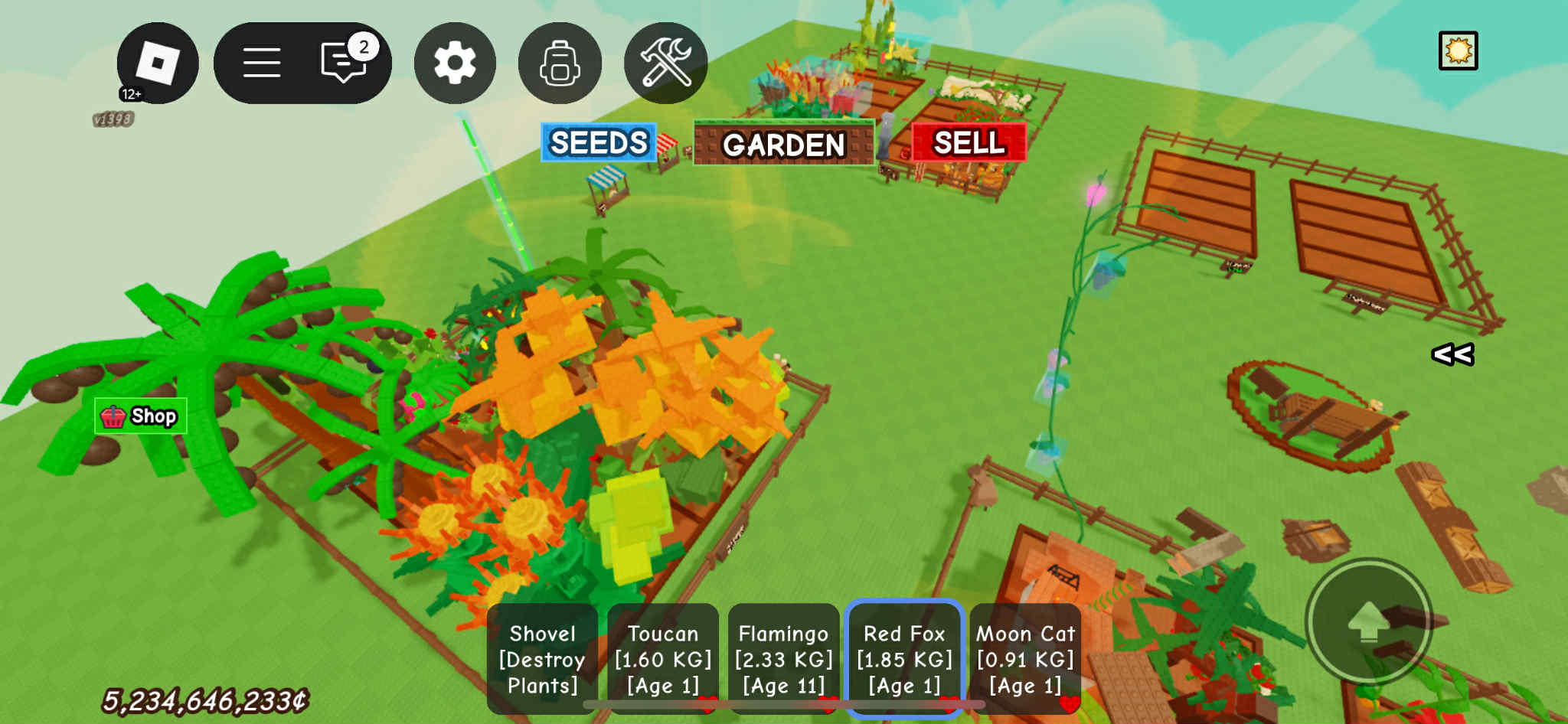Open the Shop button

pyautogui.click(x=141, y=416)
